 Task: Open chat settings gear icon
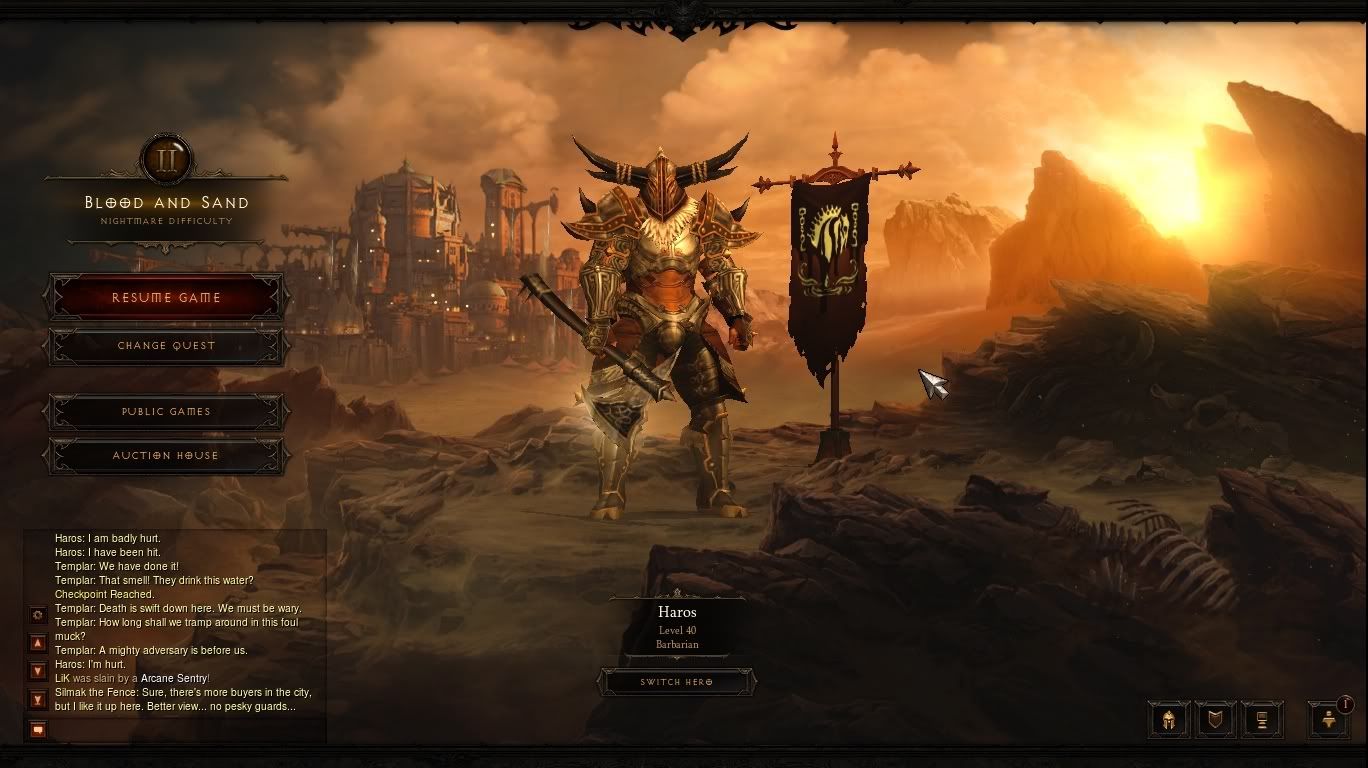coord(38,615)
